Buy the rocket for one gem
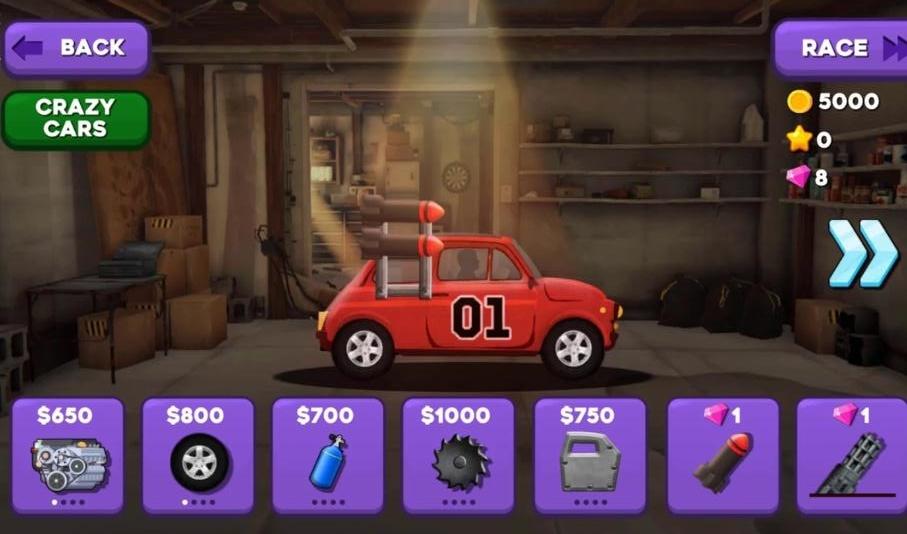907x534 pixels. (x=722, y=455)
